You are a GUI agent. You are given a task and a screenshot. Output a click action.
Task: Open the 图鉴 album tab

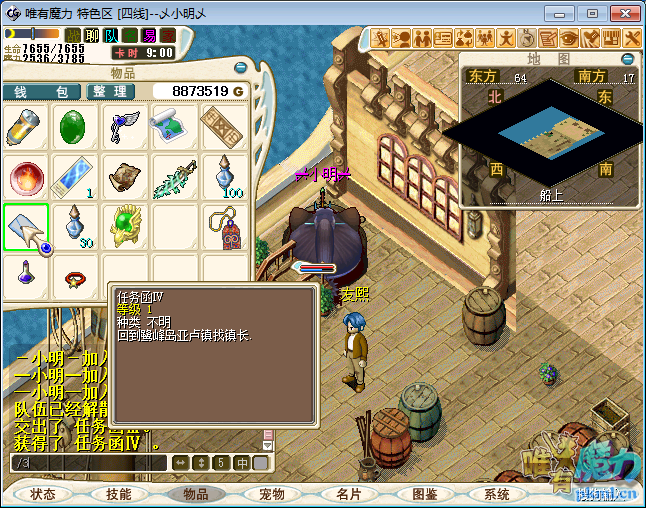point(424,494)
